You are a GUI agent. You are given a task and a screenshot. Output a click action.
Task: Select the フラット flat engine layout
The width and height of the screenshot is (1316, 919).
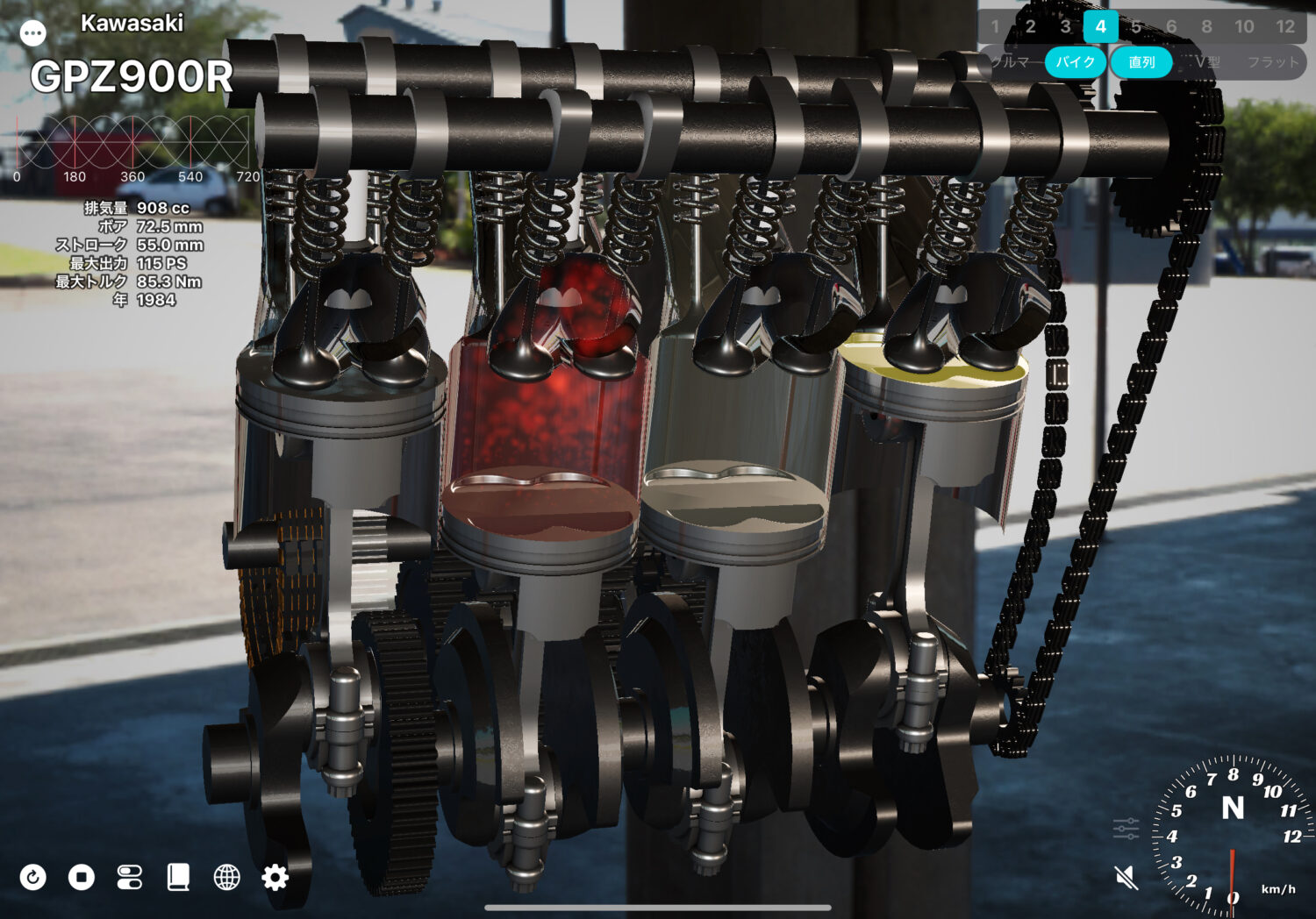point(1272,62)
